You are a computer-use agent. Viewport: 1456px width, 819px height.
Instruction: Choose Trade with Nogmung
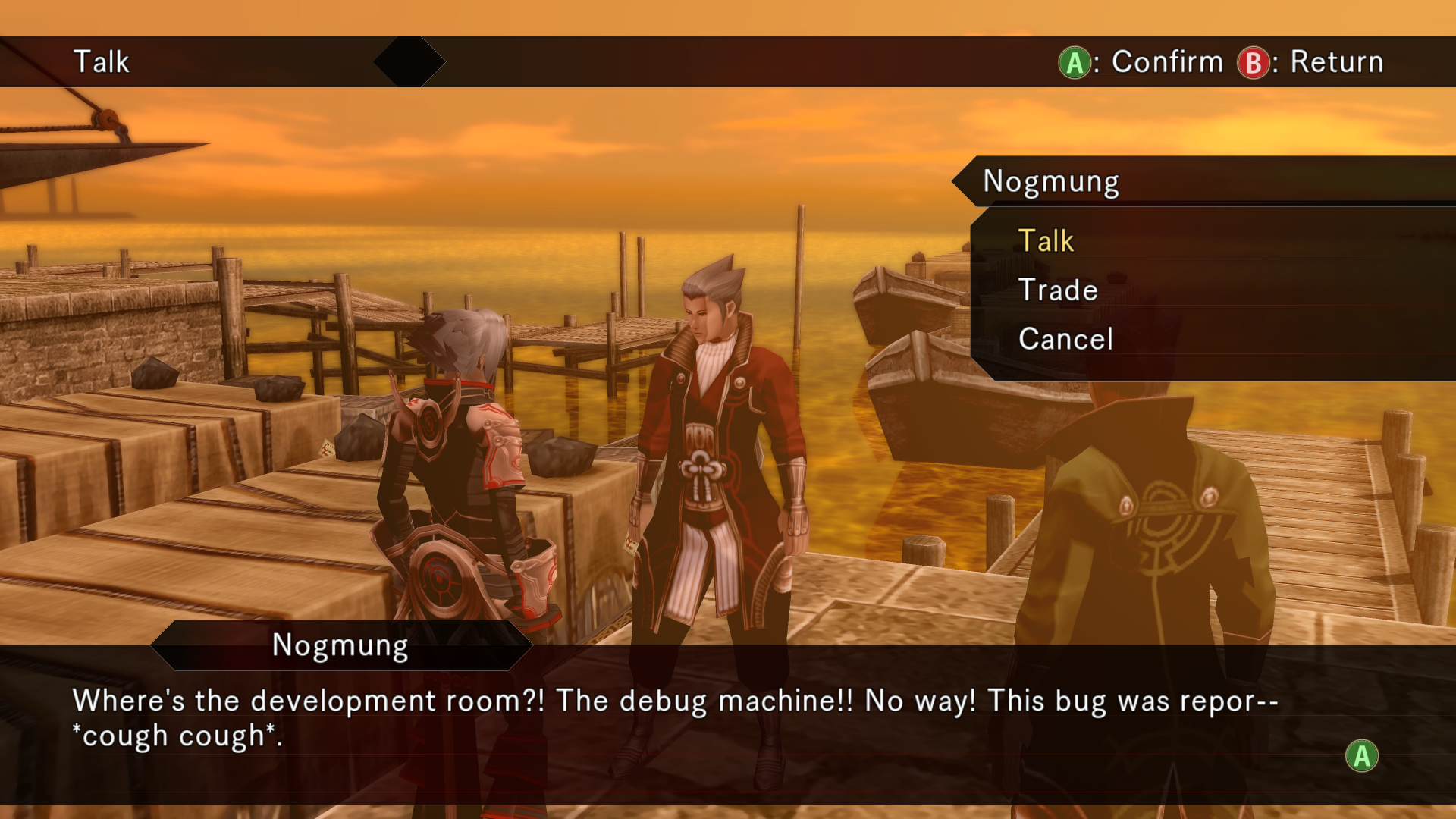point(1058,290)
